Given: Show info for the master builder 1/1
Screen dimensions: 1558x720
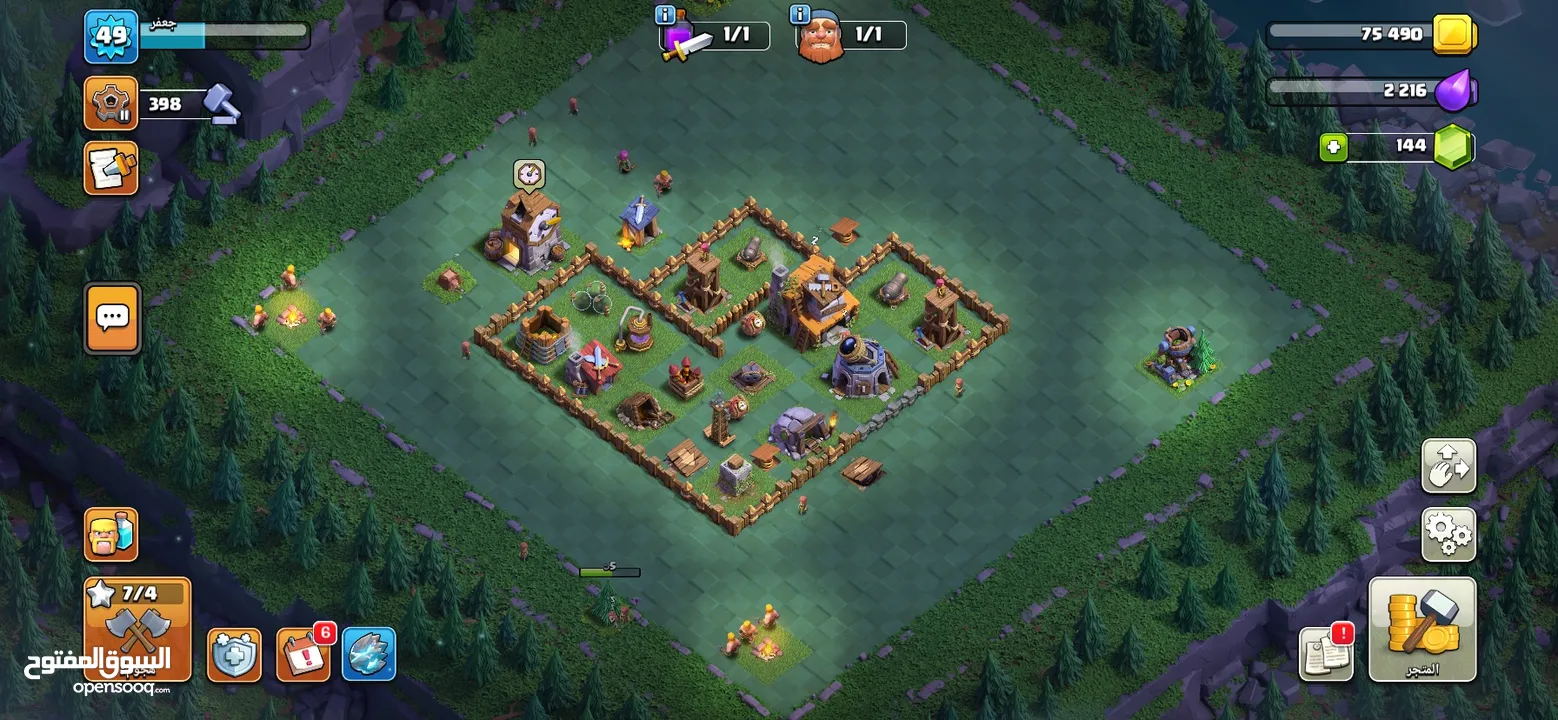Looking at the screenshot, I should pyautogui.click(x=799, y=14).
